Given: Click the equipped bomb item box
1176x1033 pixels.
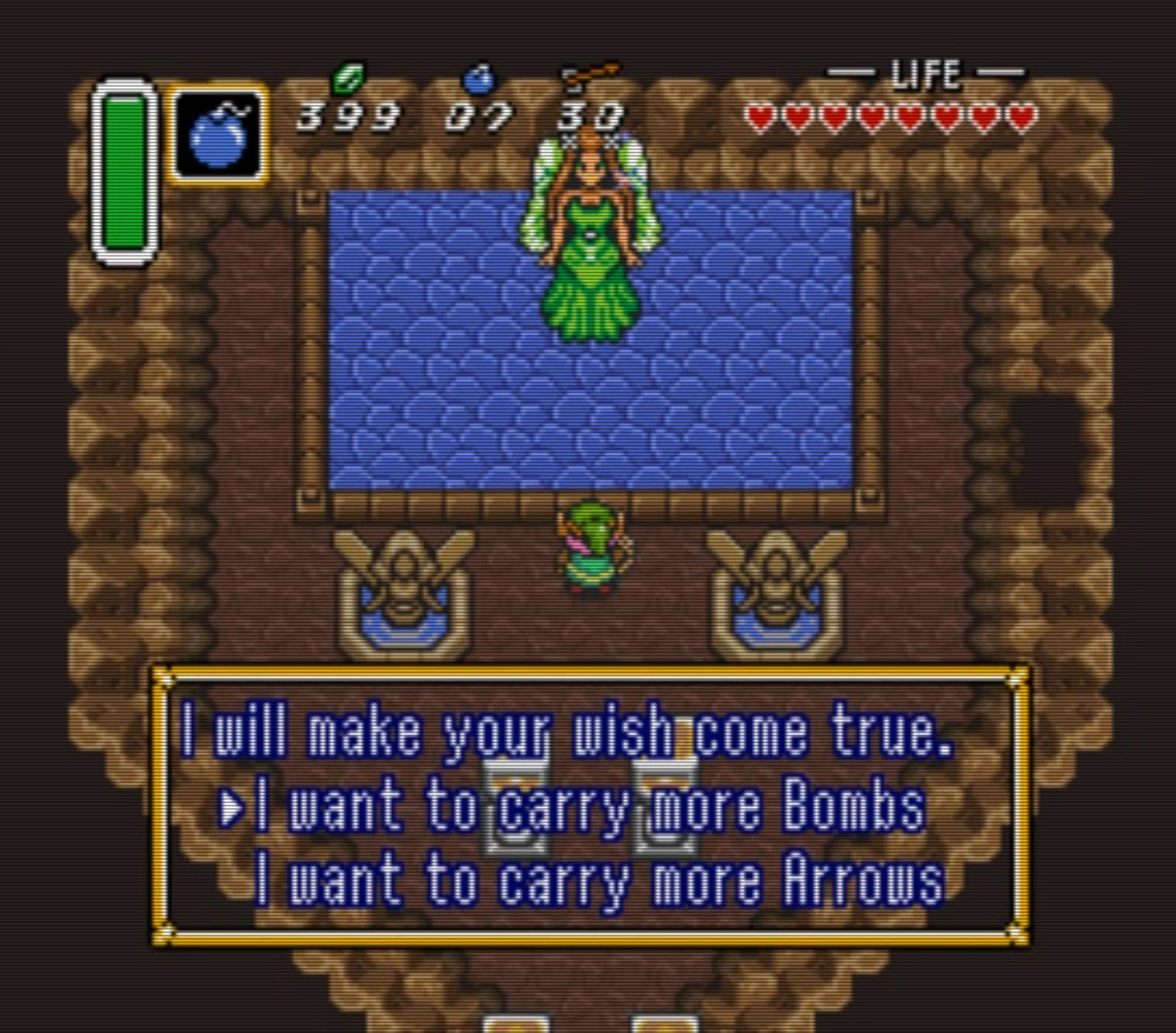Looking at the screenshot, I should [218, 134].
